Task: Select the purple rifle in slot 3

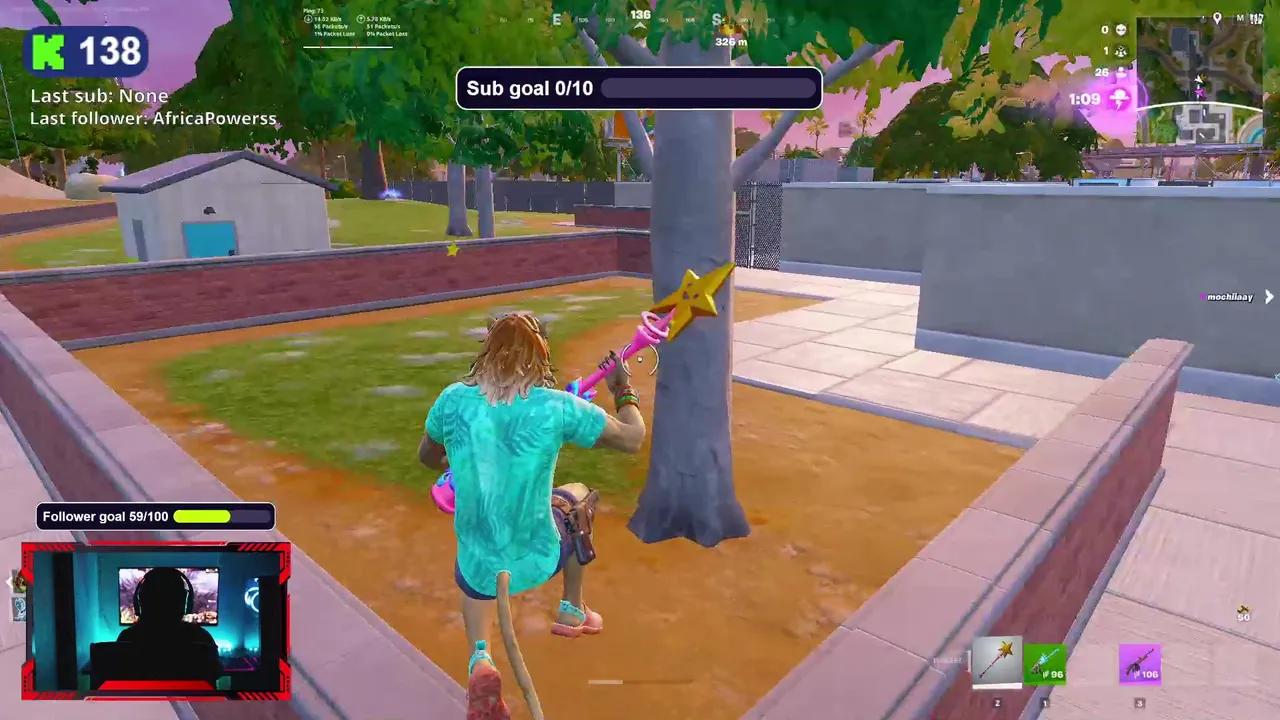Action: click(x=1140, y=662)
